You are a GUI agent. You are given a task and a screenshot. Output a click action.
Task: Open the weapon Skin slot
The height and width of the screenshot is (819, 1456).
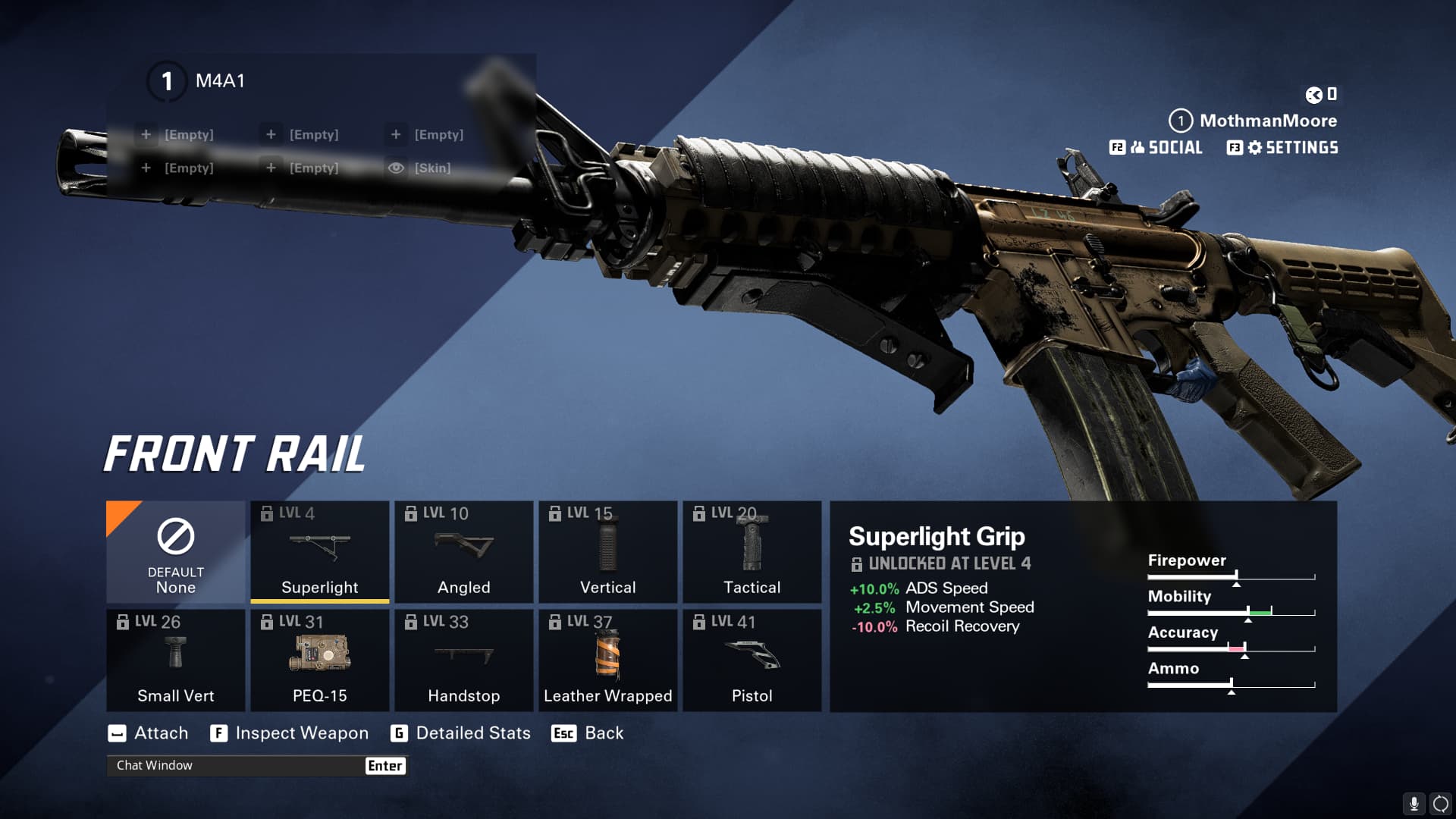[x=419, y=168]
